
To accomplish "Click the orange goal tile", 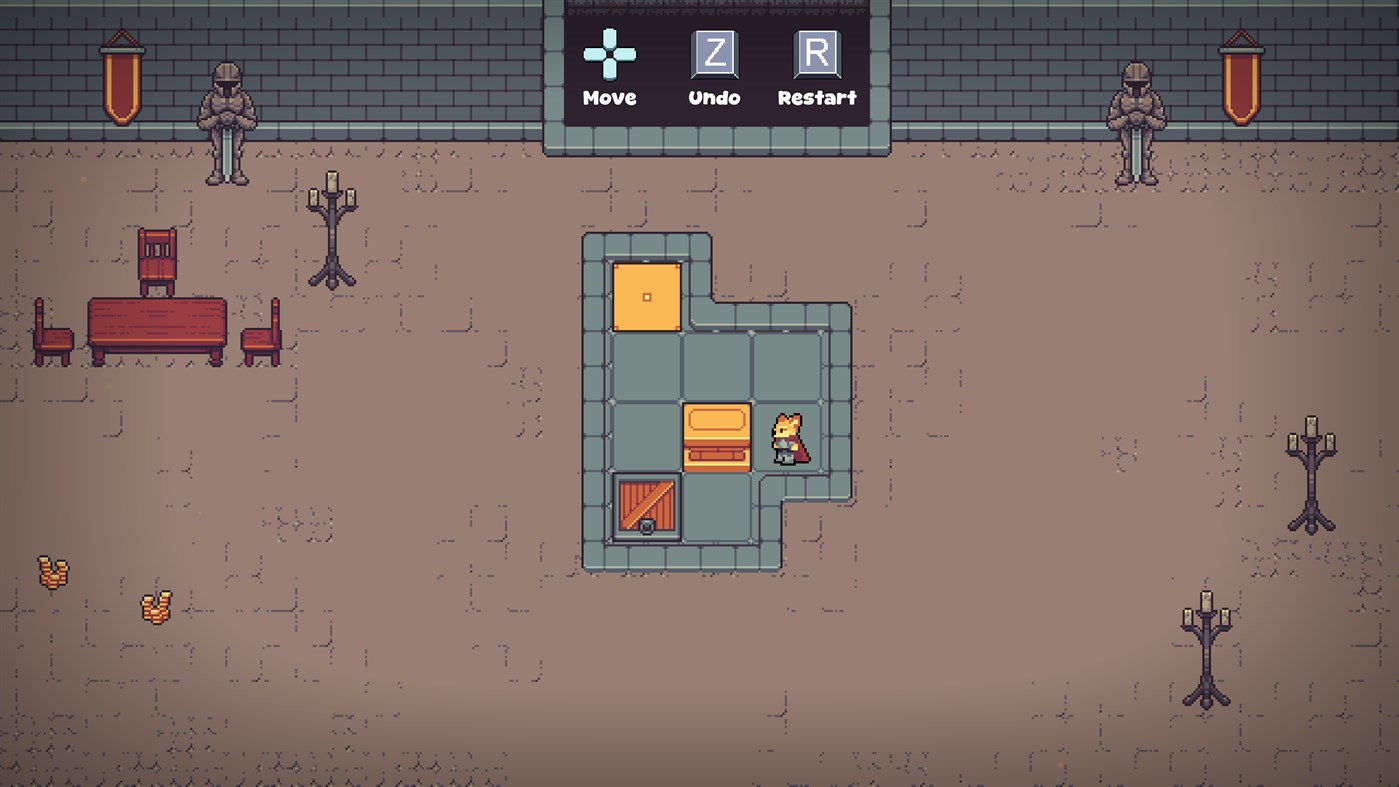I will tap(647, 297).
